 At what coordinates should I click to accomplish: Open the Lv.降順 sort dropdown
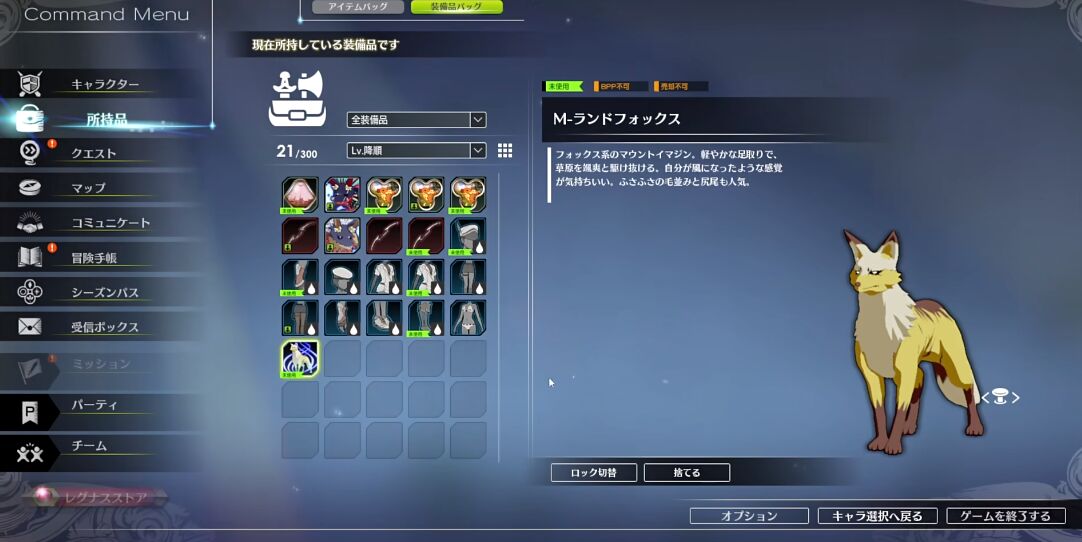tap(416, 151)
